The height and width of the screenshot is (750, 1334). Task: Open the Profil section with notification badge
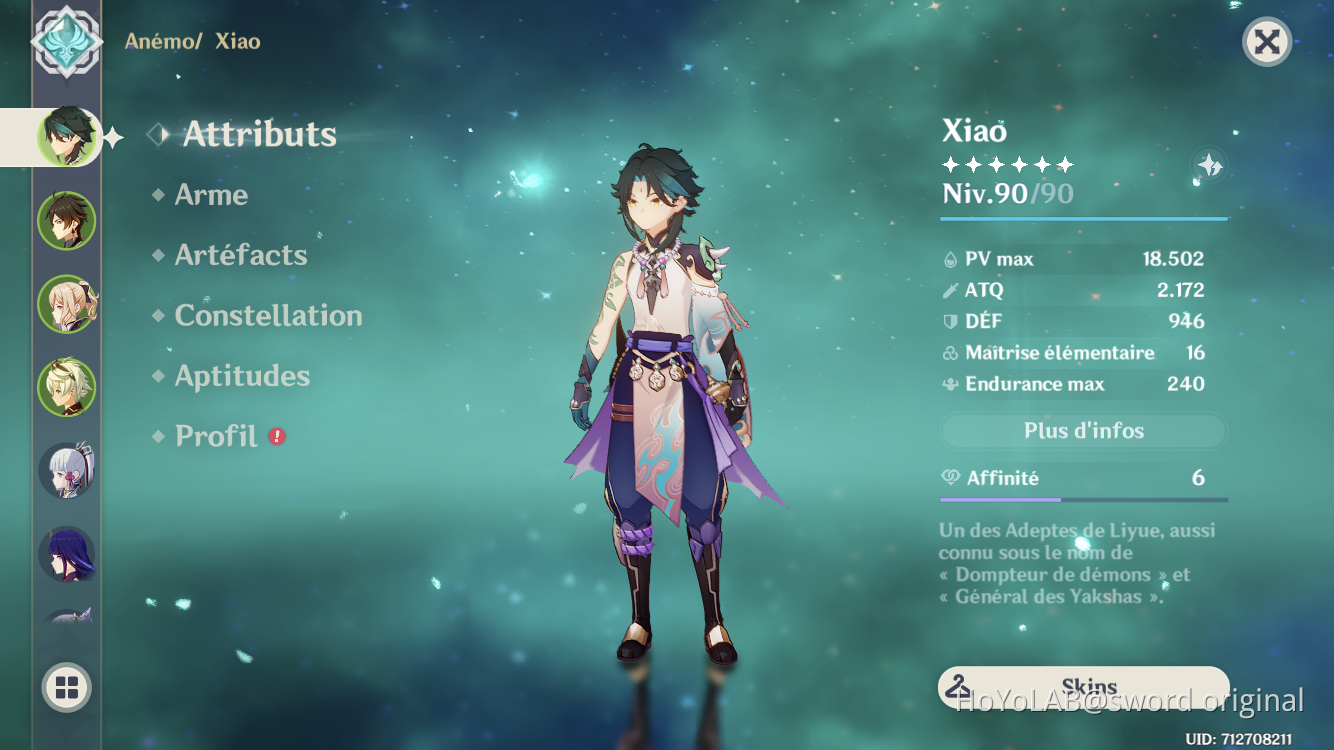[214, 436]
